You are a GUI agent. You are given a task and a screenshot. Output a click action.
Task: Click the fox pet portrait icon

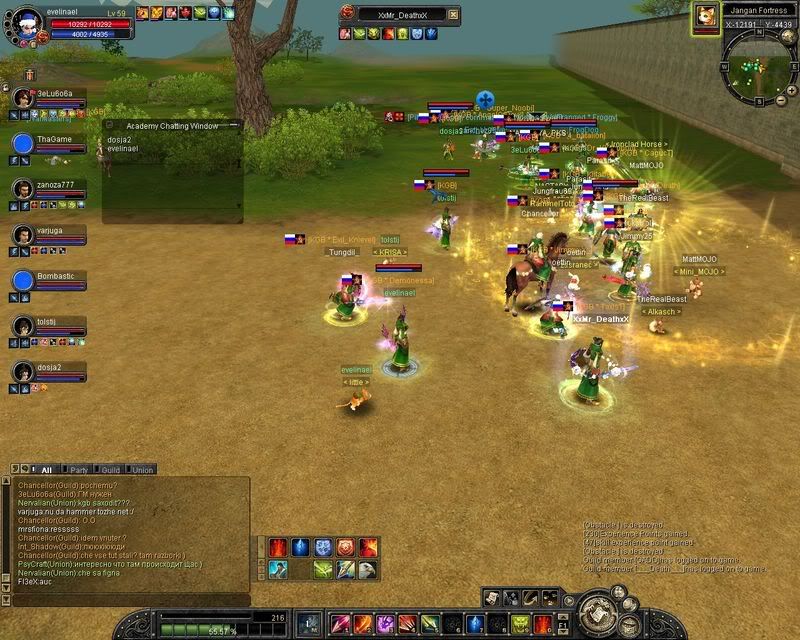[x=704, y=16]
